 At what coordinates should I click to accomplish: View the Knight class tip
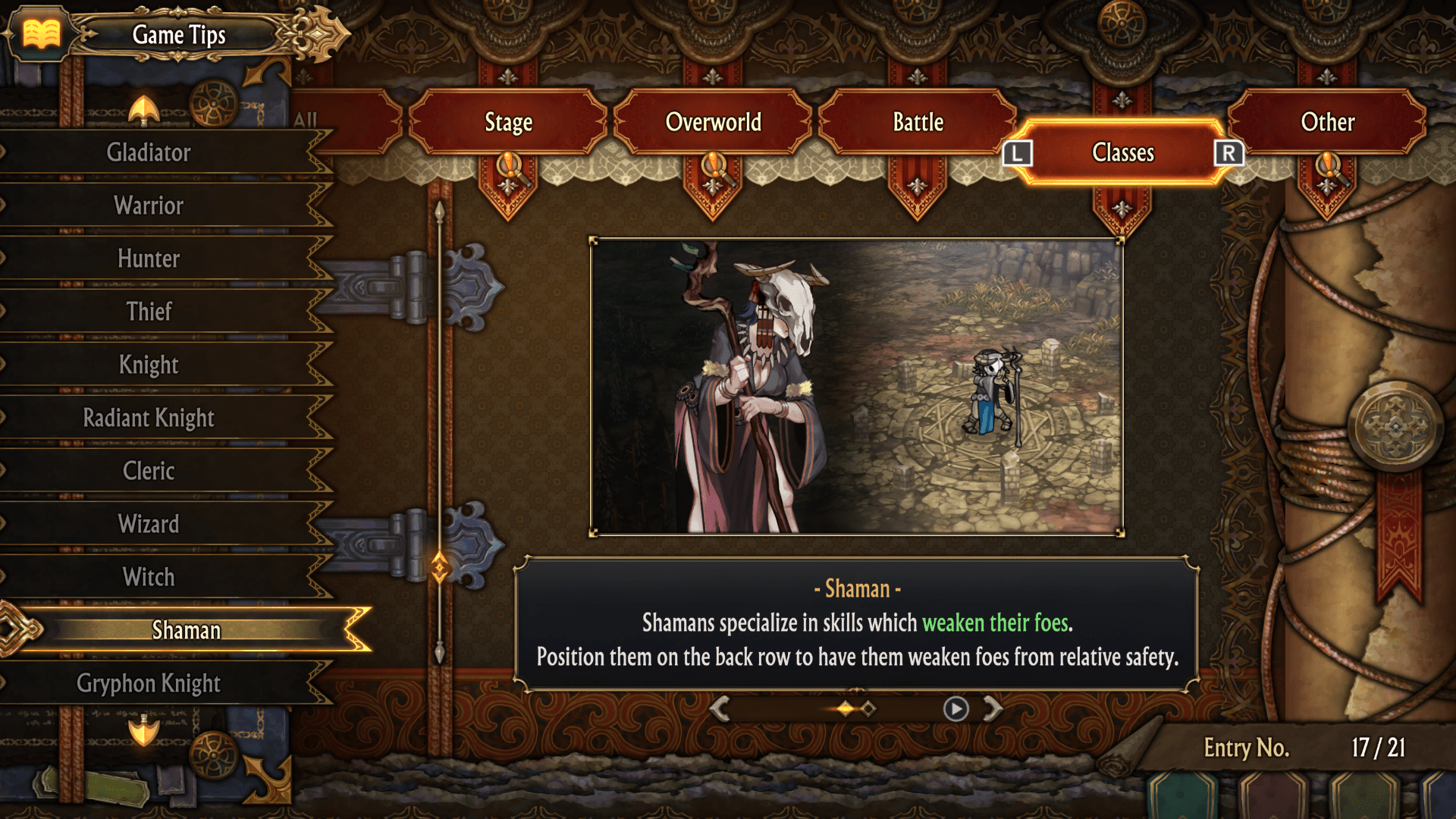pyautogui.click(x=149, y=365)
